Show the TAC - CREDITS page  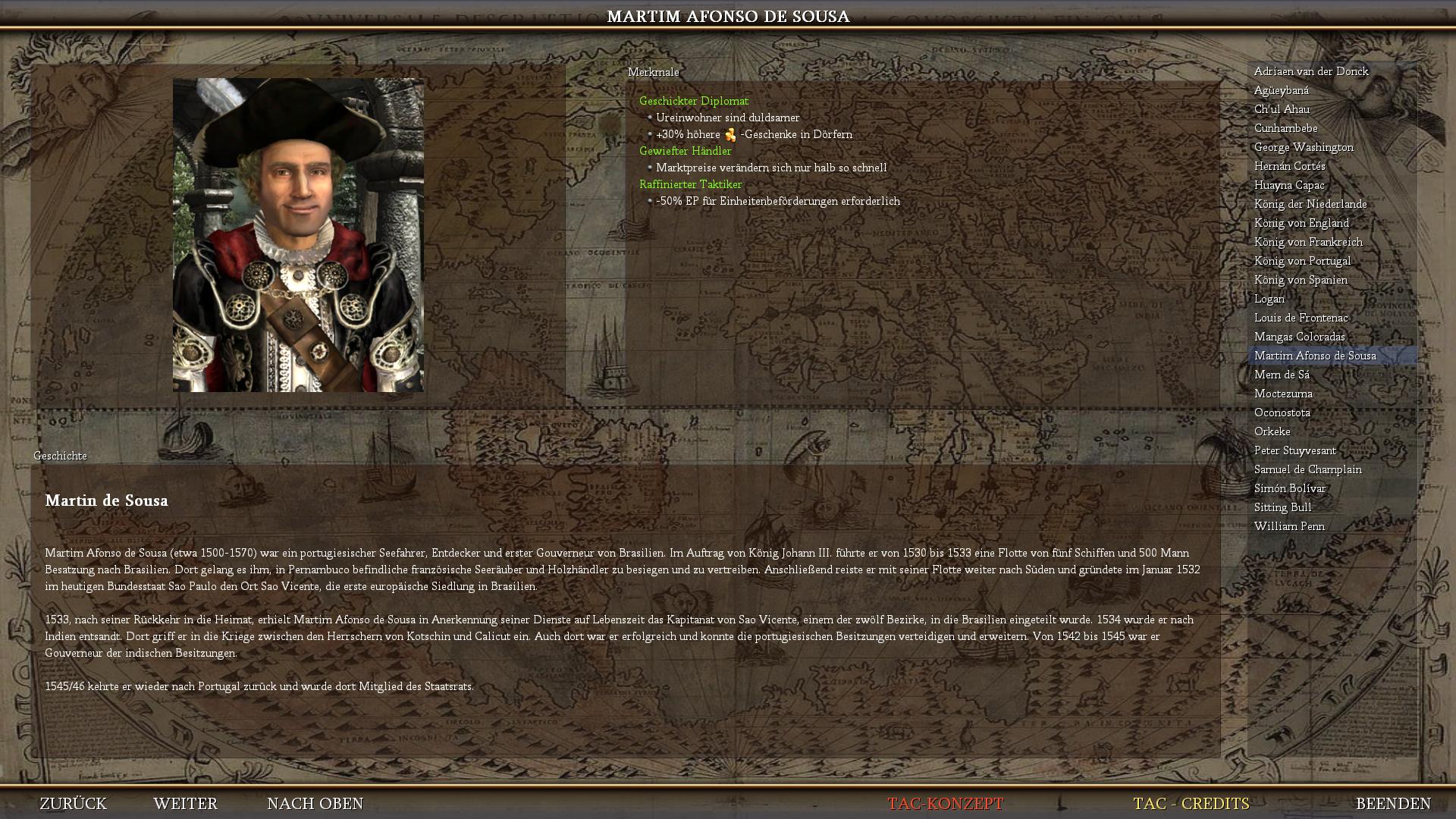[x=1191, y=803]
